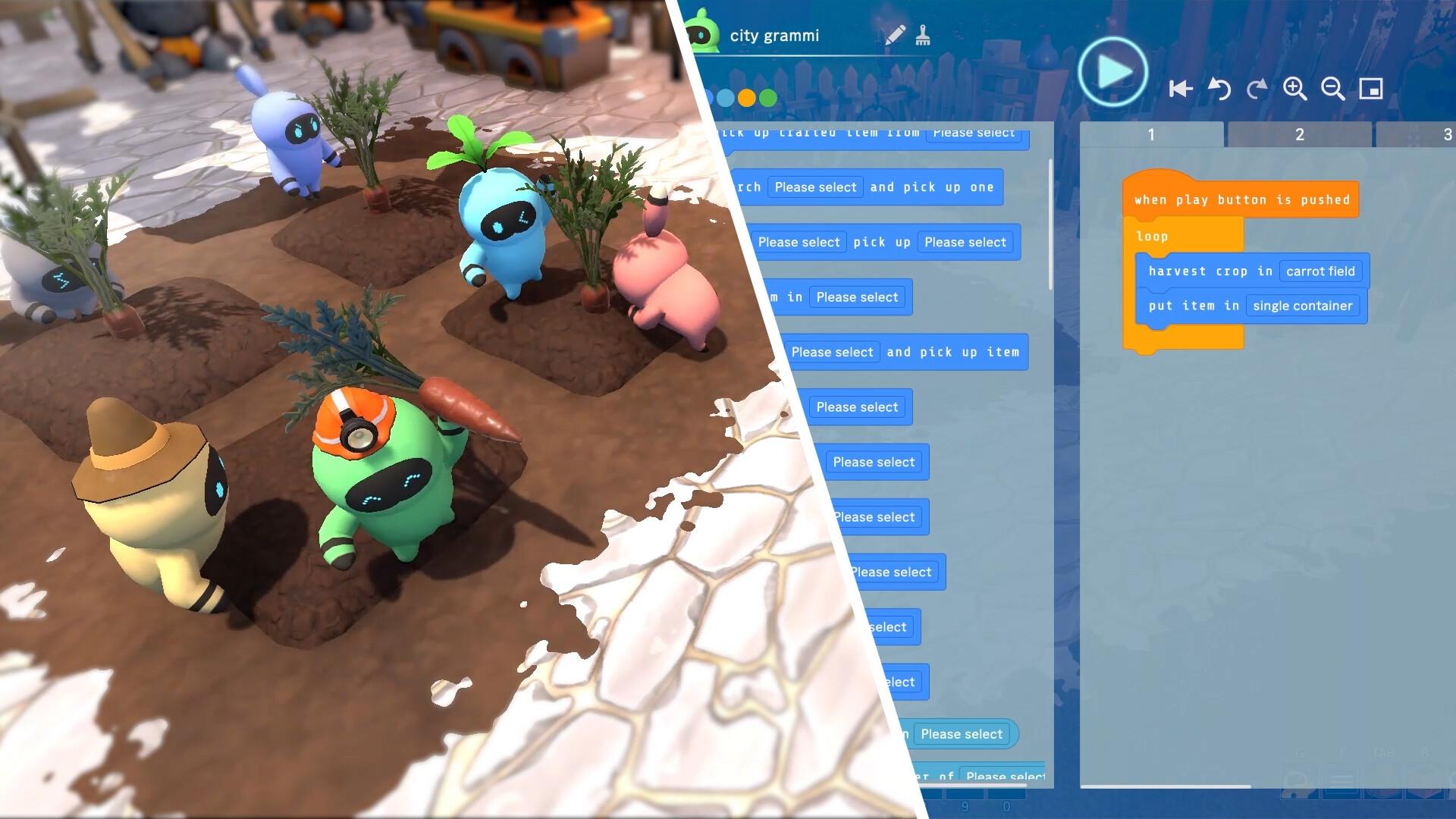Viewport: 1456px width, 819px height.
Task: Switch to program tab 2
Action: 1299,135
